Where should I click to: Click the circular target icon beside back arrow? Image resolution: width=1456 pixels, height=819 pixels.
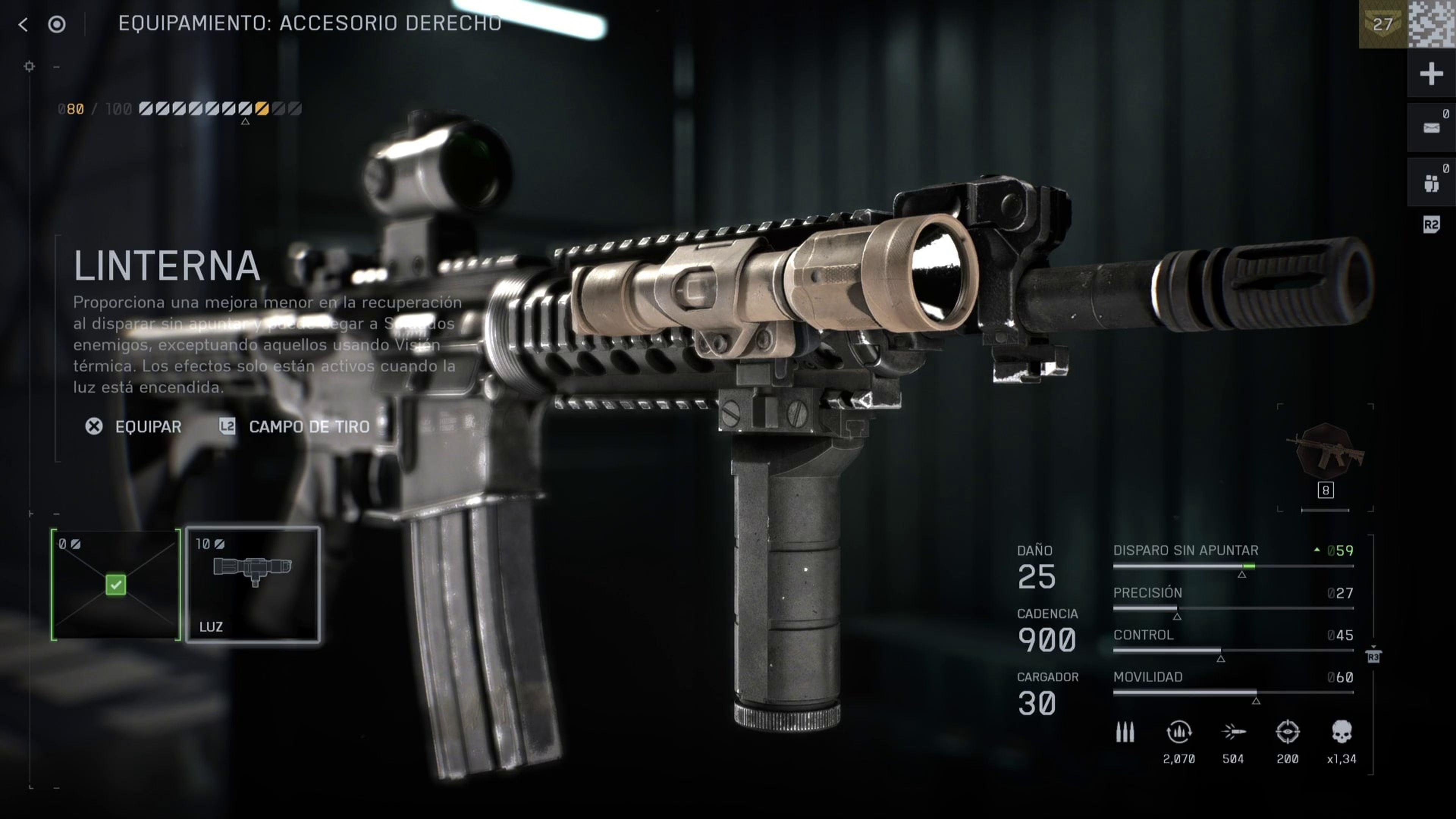tap(56, 24)
